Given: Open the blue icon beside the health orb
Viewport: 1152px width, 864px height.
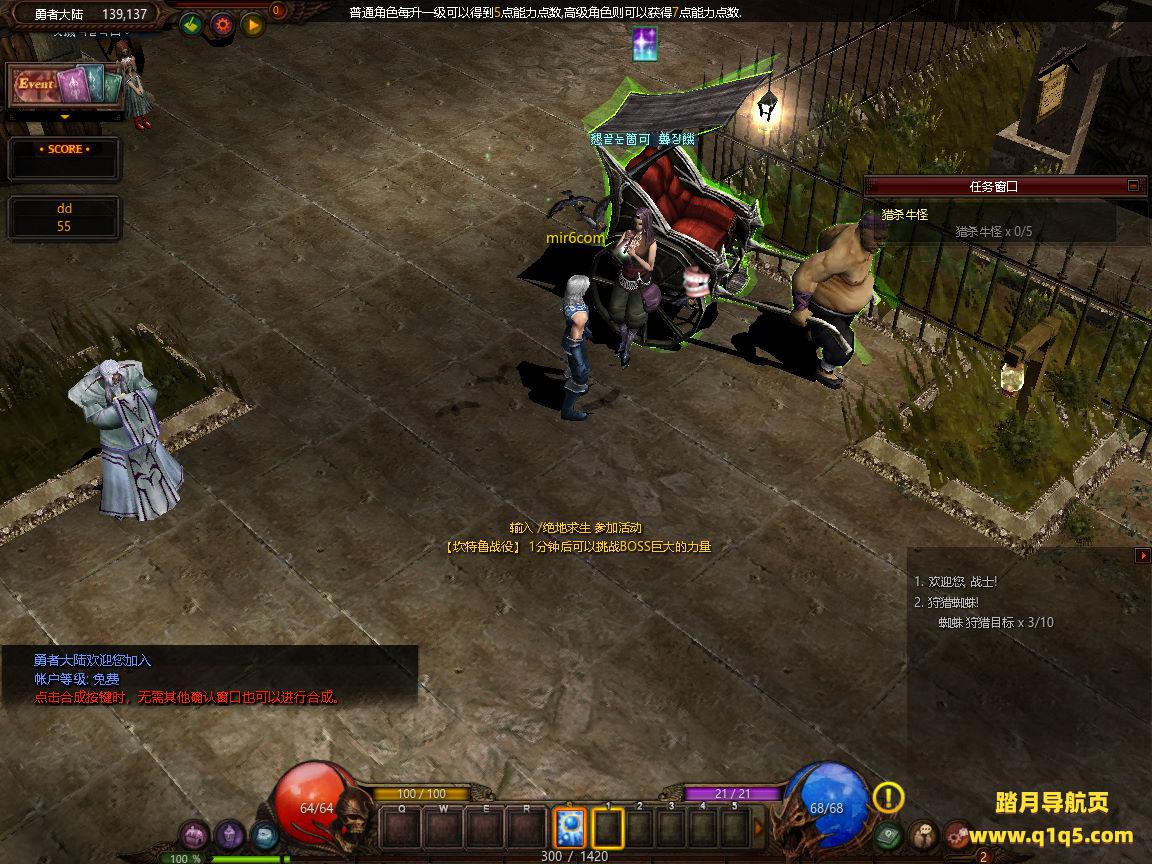Looking at the screenshot, I should point(264,834).
